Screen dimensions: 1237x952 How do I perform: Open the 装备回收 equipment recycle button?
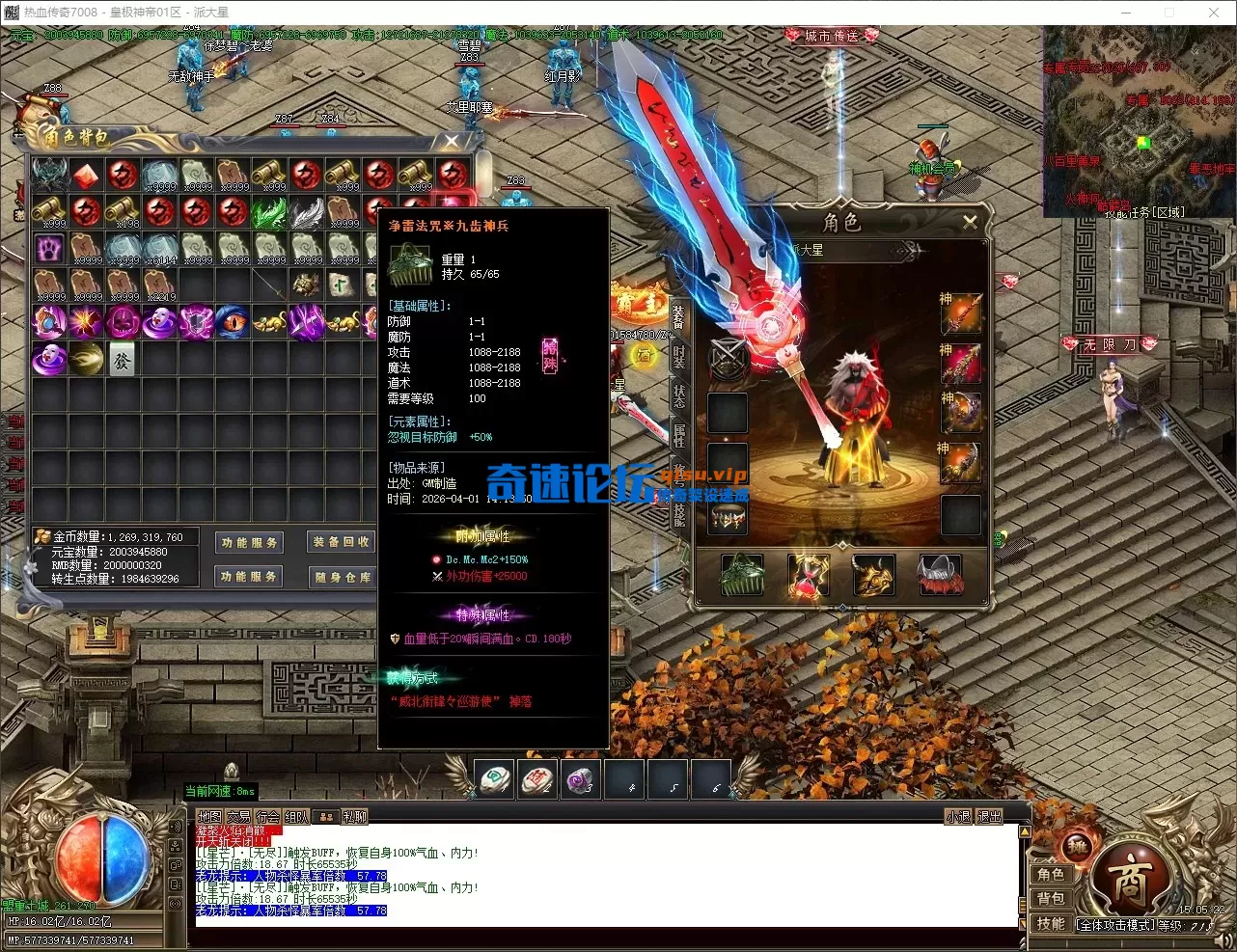[x=342, y=542]
